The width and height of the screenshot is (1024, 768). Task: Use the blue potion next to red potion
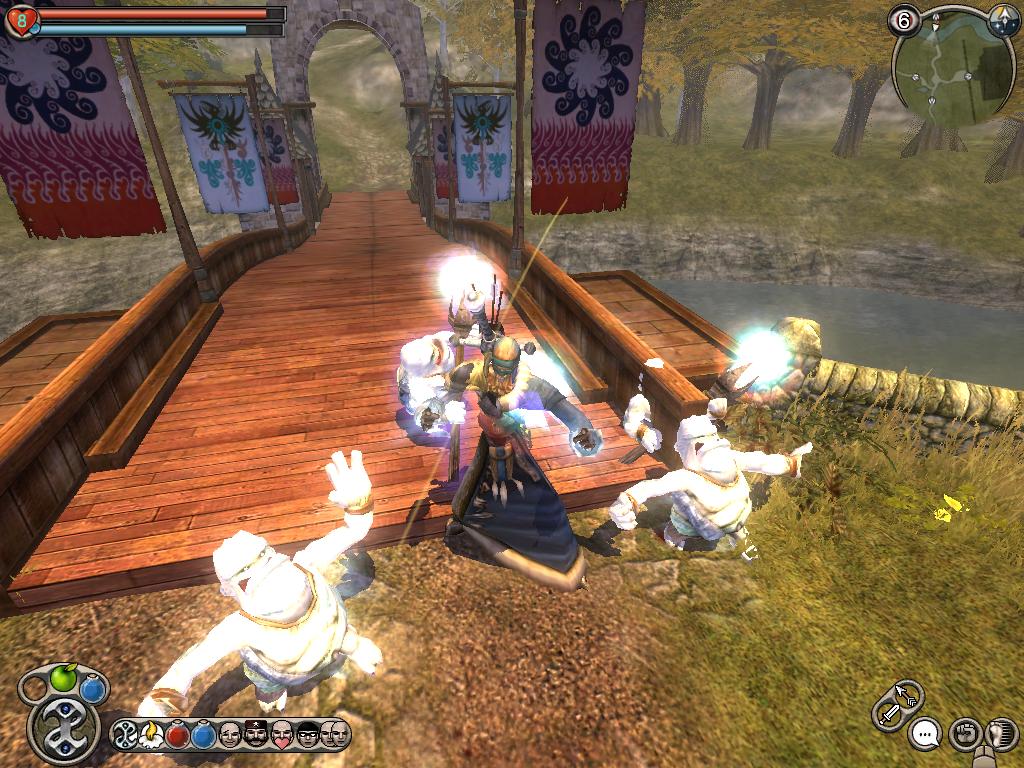click(x=204, y=736)
